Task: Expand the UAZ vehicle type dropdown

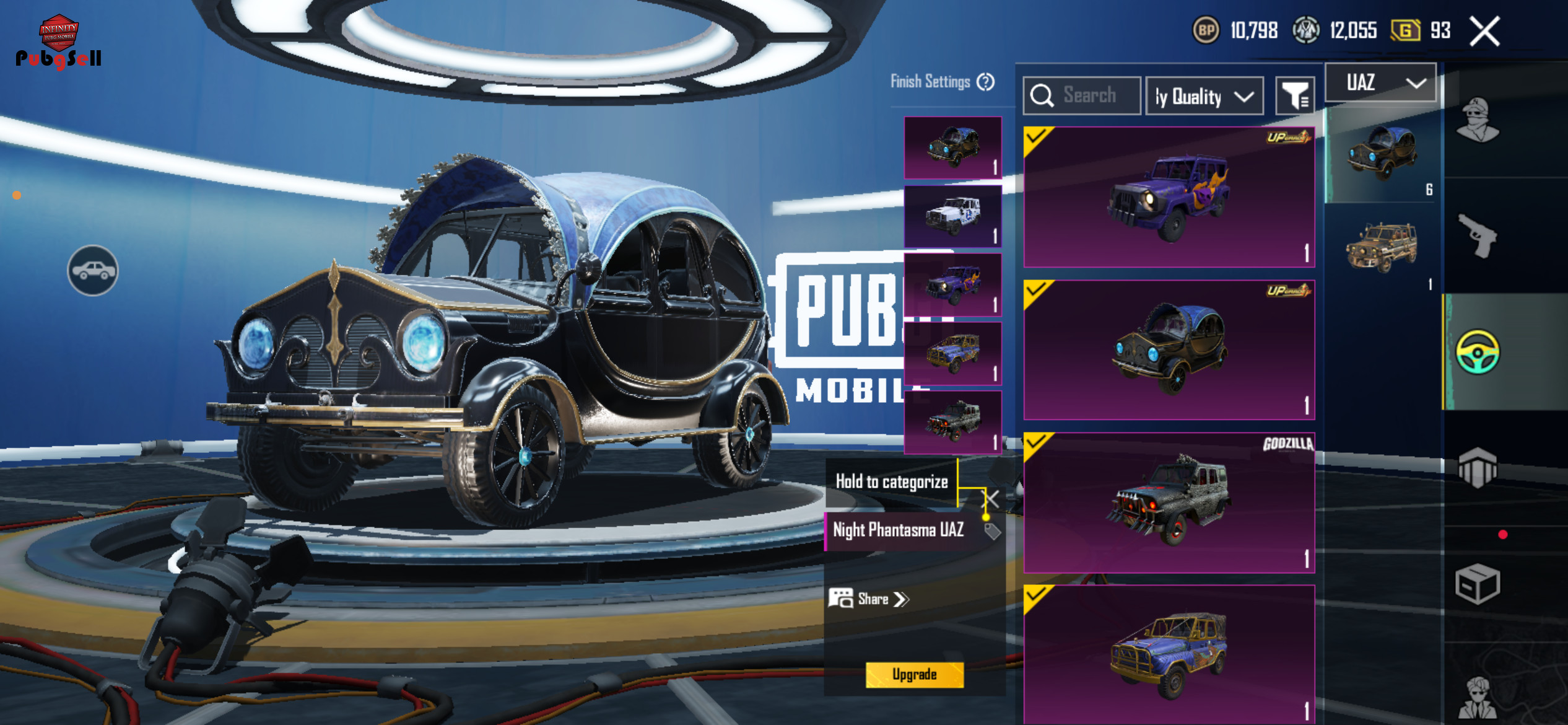Action: tap(1380, 82)
